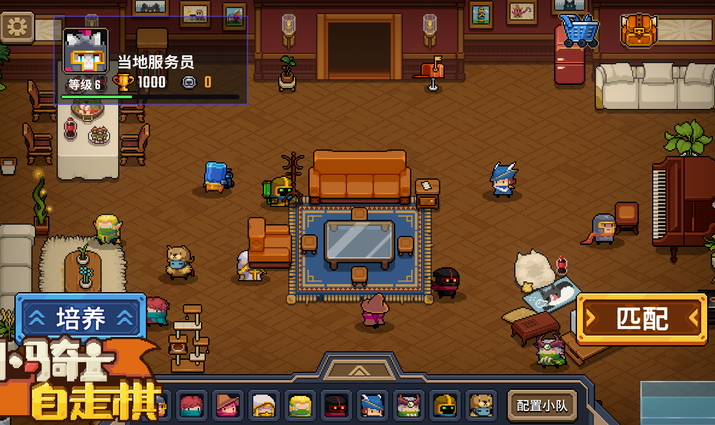The height and width of the screenshot is (425, 715).
Task: Open the settings gear menu
Action: 17,25
